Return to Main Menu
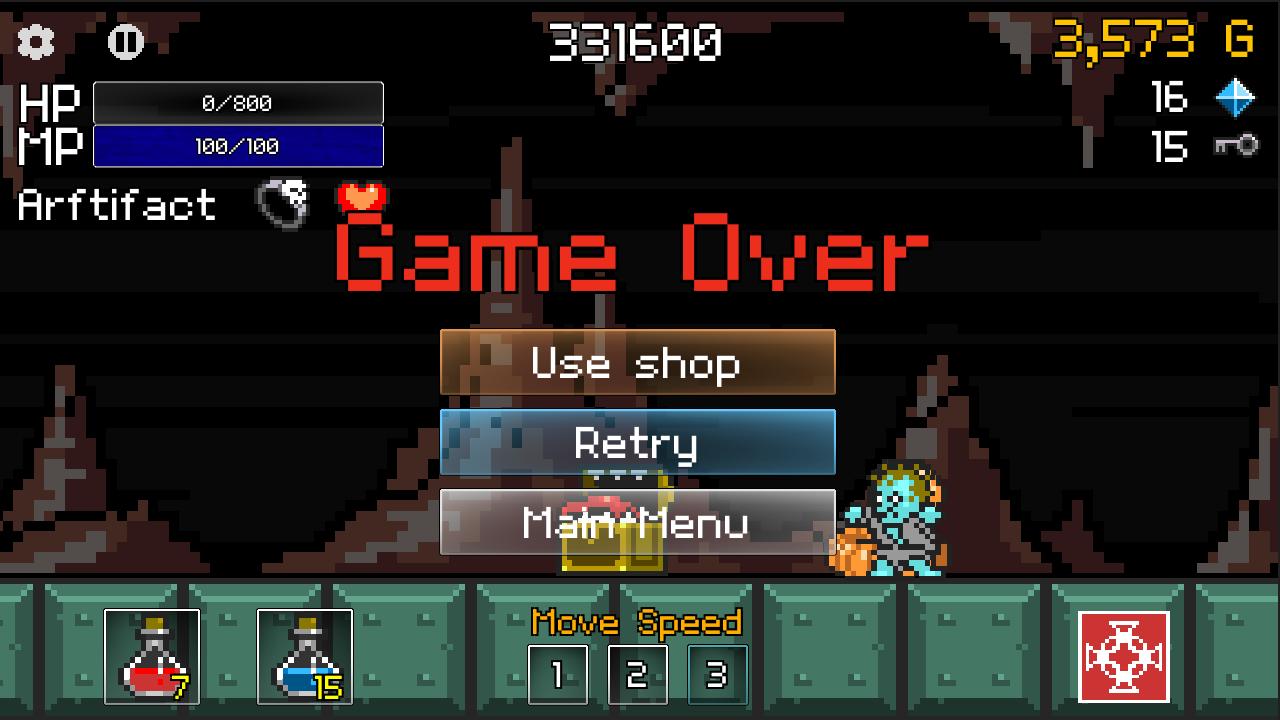The width and height of the screenshot is (1280, 720). [x=637, y=521]
